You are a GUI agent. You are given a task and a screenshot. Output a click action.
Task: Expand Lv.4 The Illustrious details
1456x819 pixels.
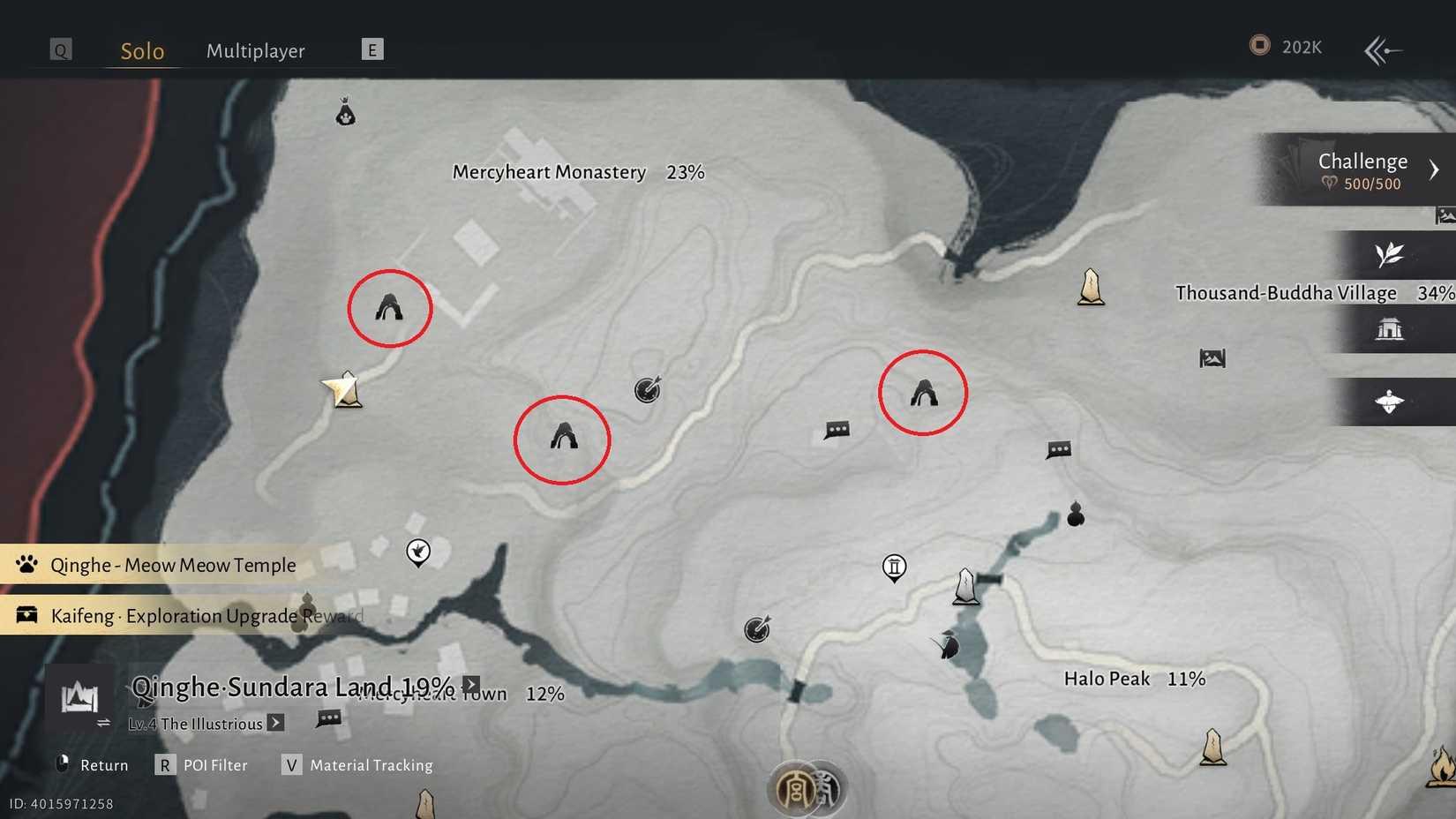click(x=276, y=723)
